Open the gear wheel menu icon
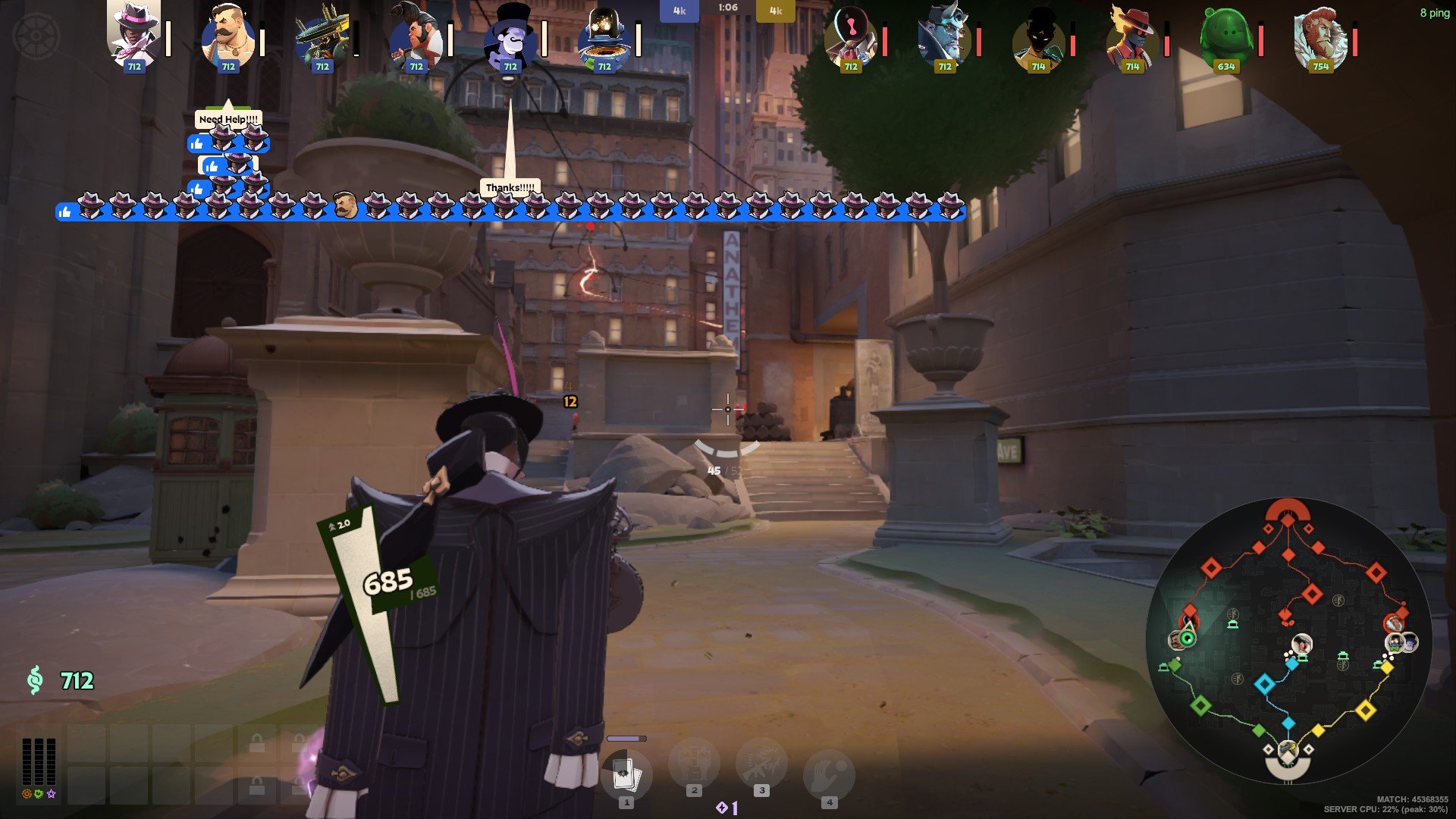The height and width of the screenshot is (819, 1456). click(36, 36)
